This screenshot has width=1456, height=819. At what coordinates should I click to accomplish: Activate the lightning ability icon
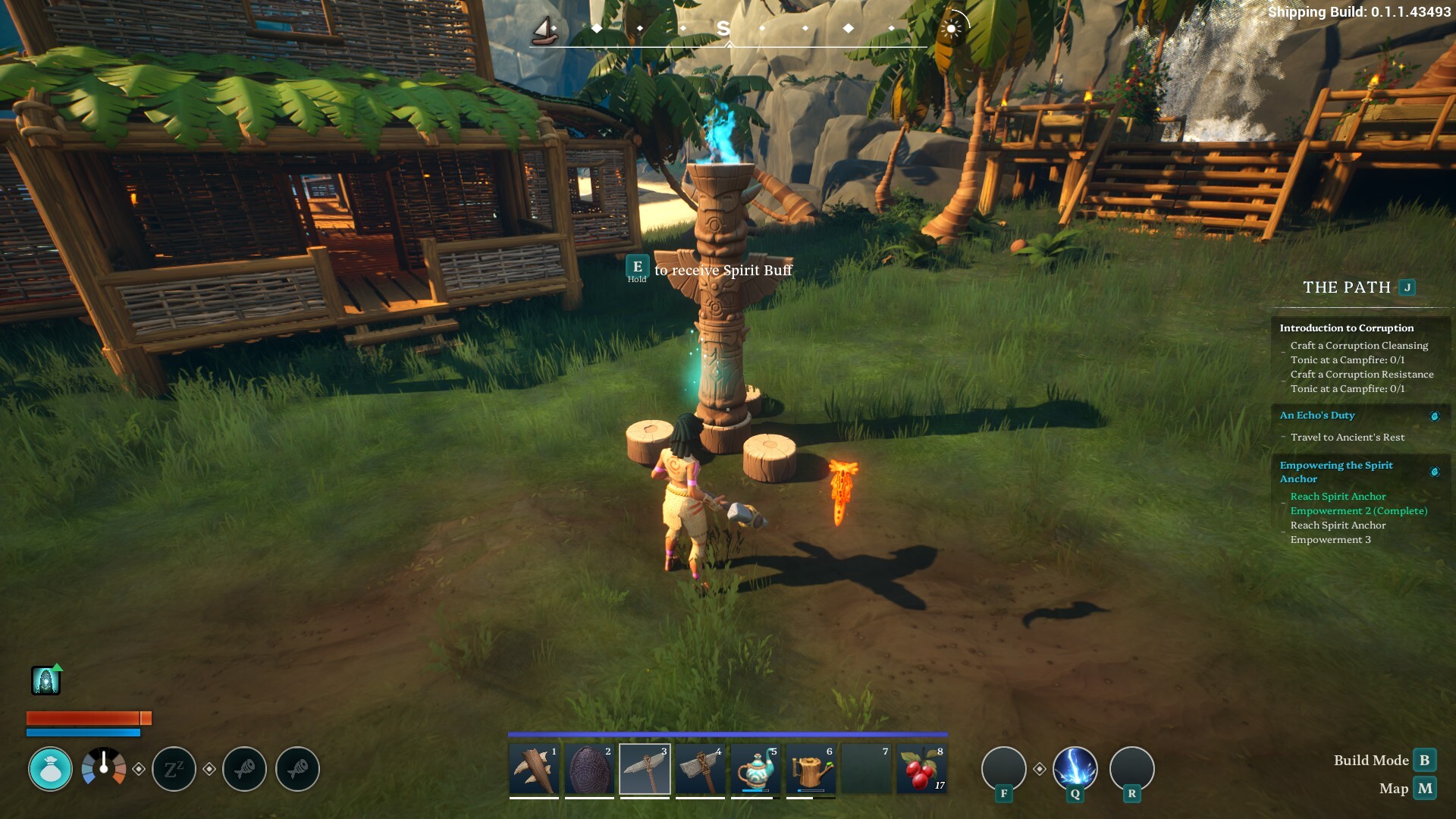pyautogui.click(x=1075, y=769)
